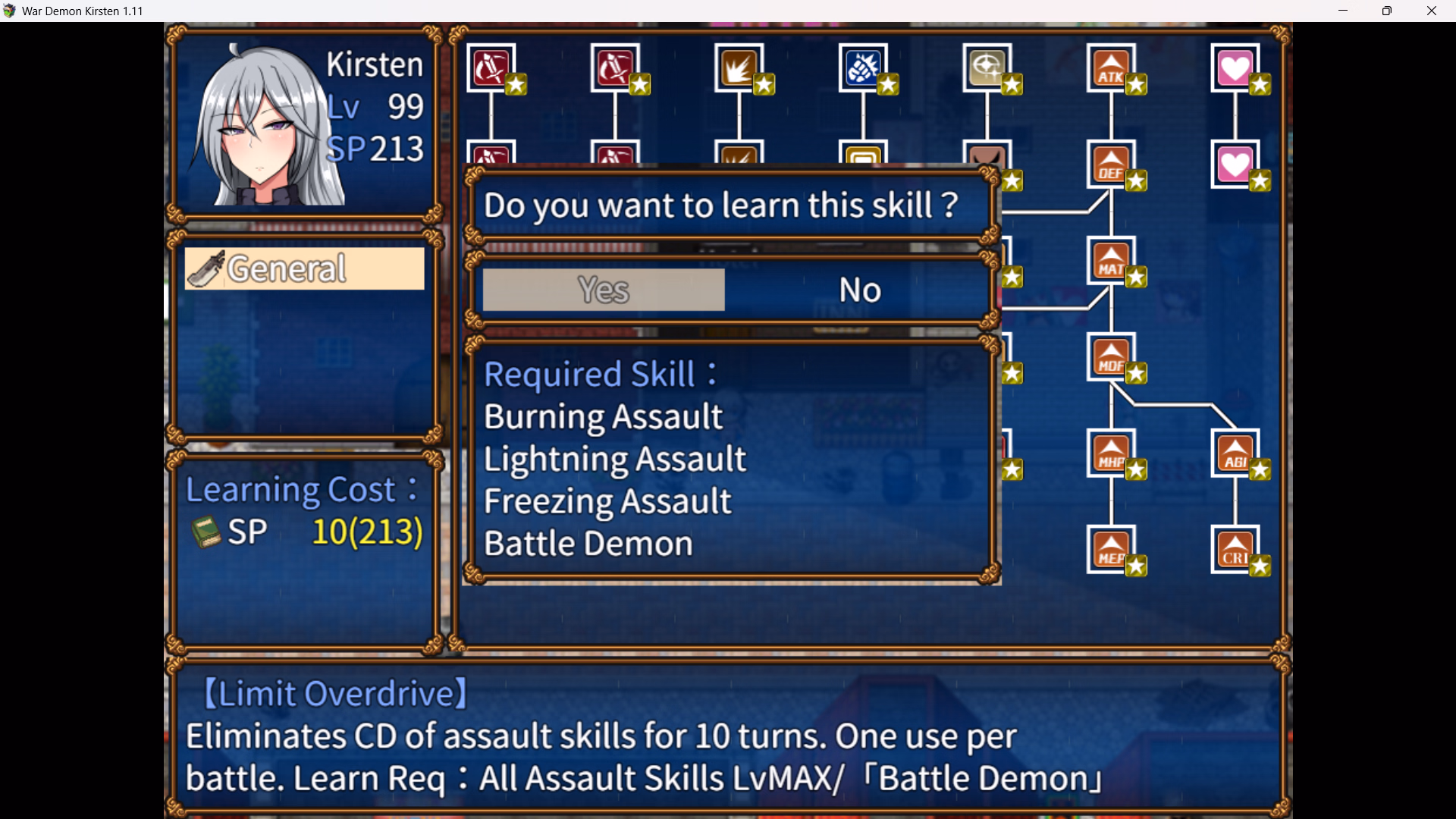Select the DEF boost skill node
Viewport: 1456px width, 819px height.
click(x=1111, y=165)
